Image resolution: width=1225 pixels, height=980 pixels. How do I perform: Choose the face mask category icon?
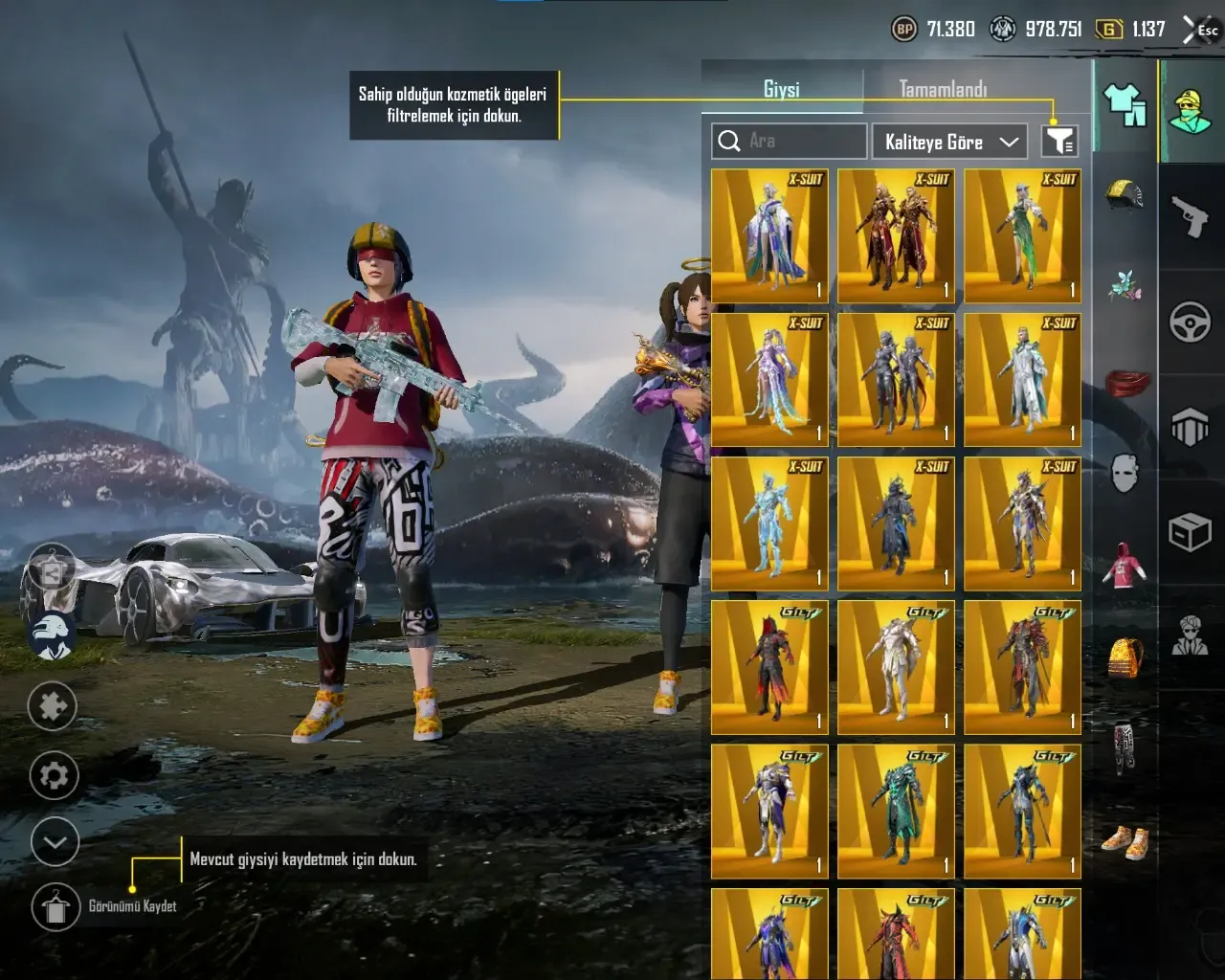click(1125, 472)
